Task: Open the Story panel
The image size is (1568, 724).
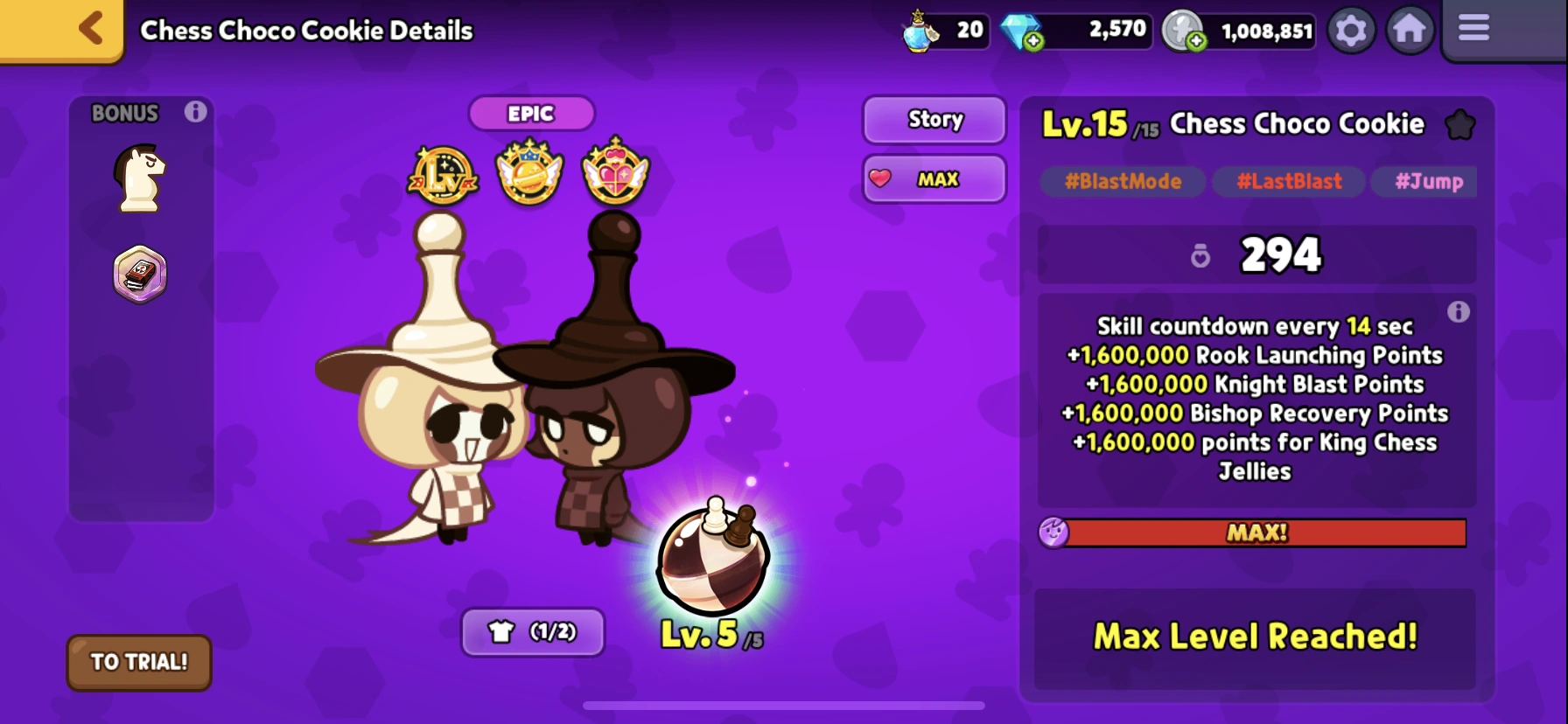Action: [934, 120]
